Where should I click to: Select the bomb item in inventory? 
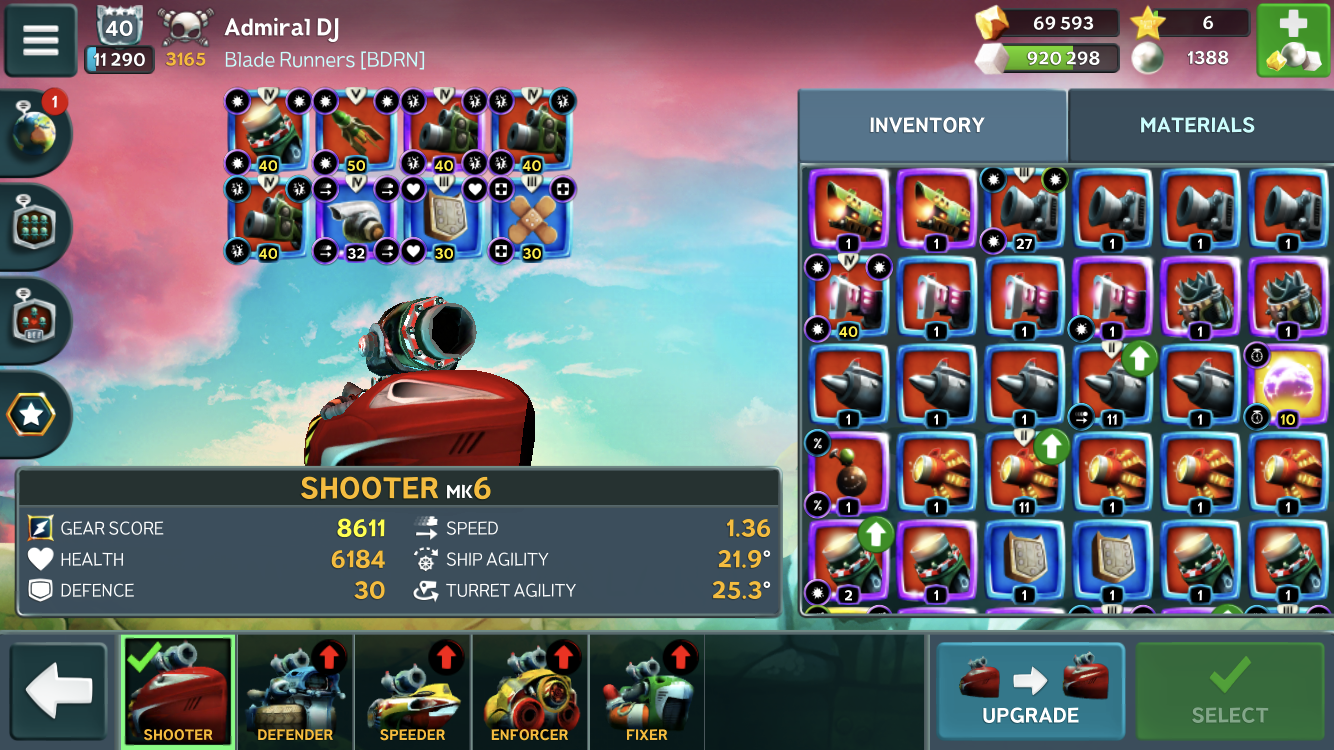[848, 474]
